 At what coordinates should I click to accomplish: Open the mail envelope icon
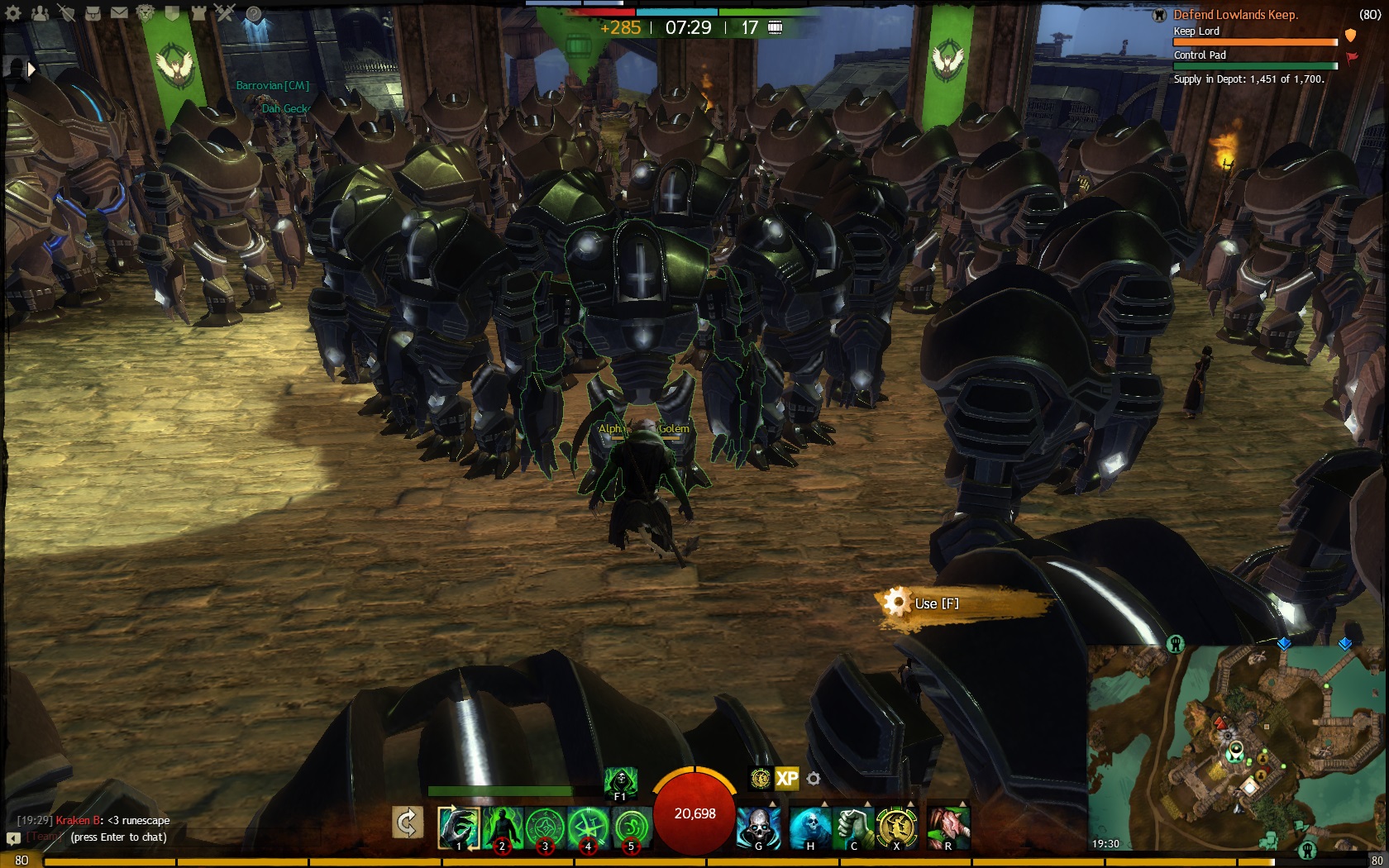tap(120, 13)
